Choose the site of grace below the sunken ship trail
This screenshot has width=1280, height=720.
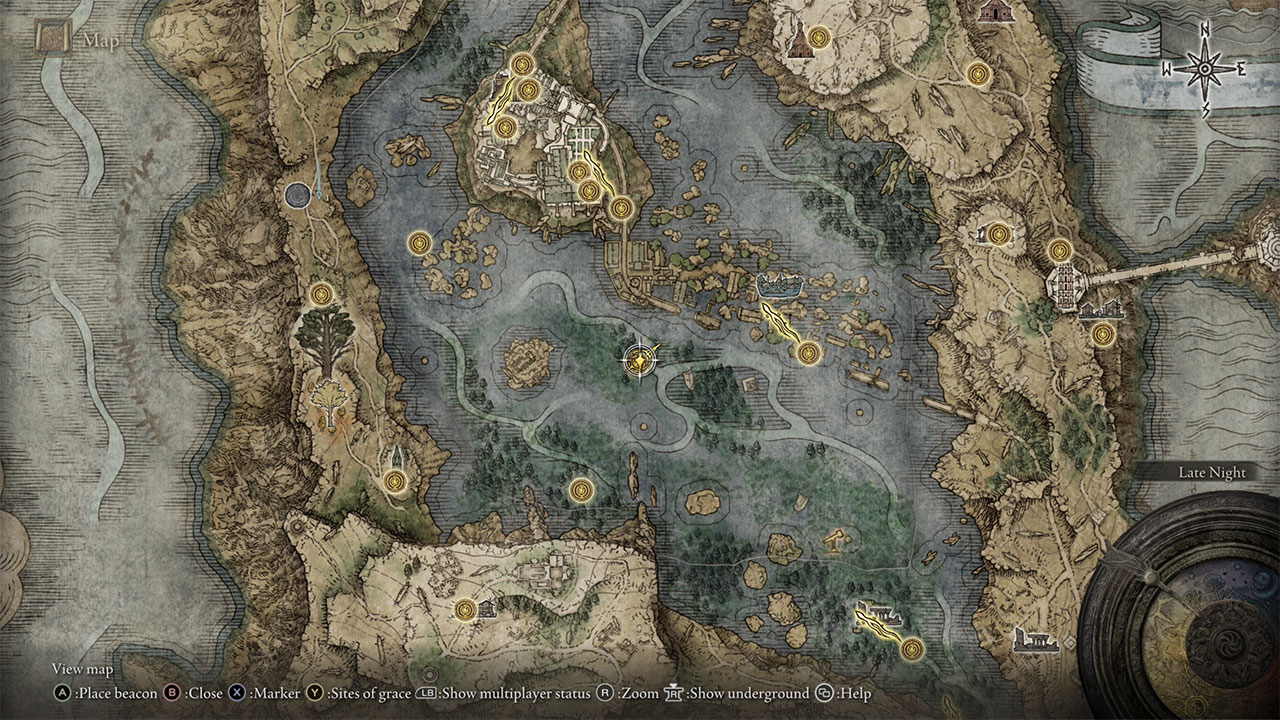[808, 351]
